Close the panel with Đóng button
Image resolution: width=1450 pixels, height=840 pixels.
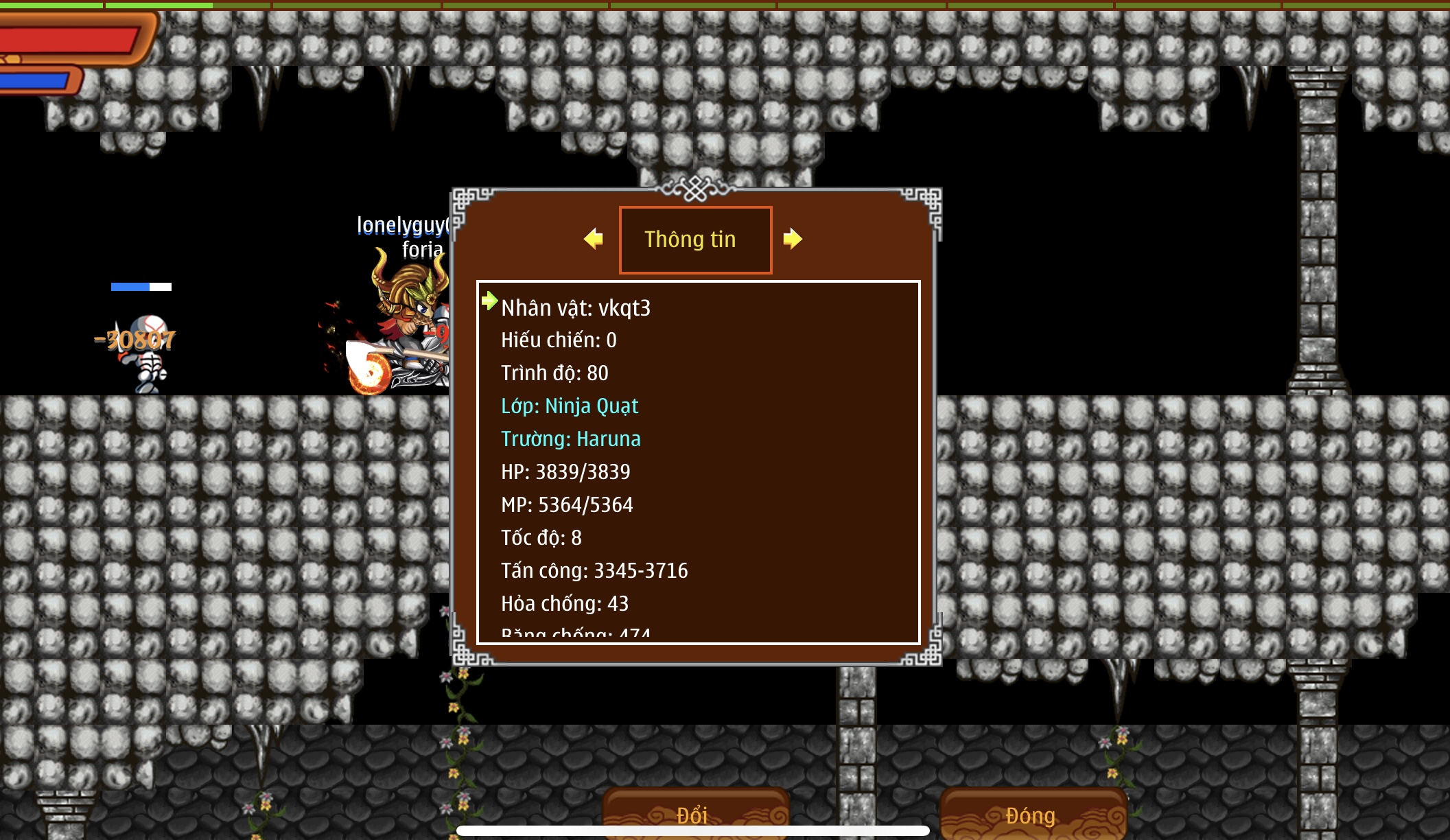click(1031, 815)
